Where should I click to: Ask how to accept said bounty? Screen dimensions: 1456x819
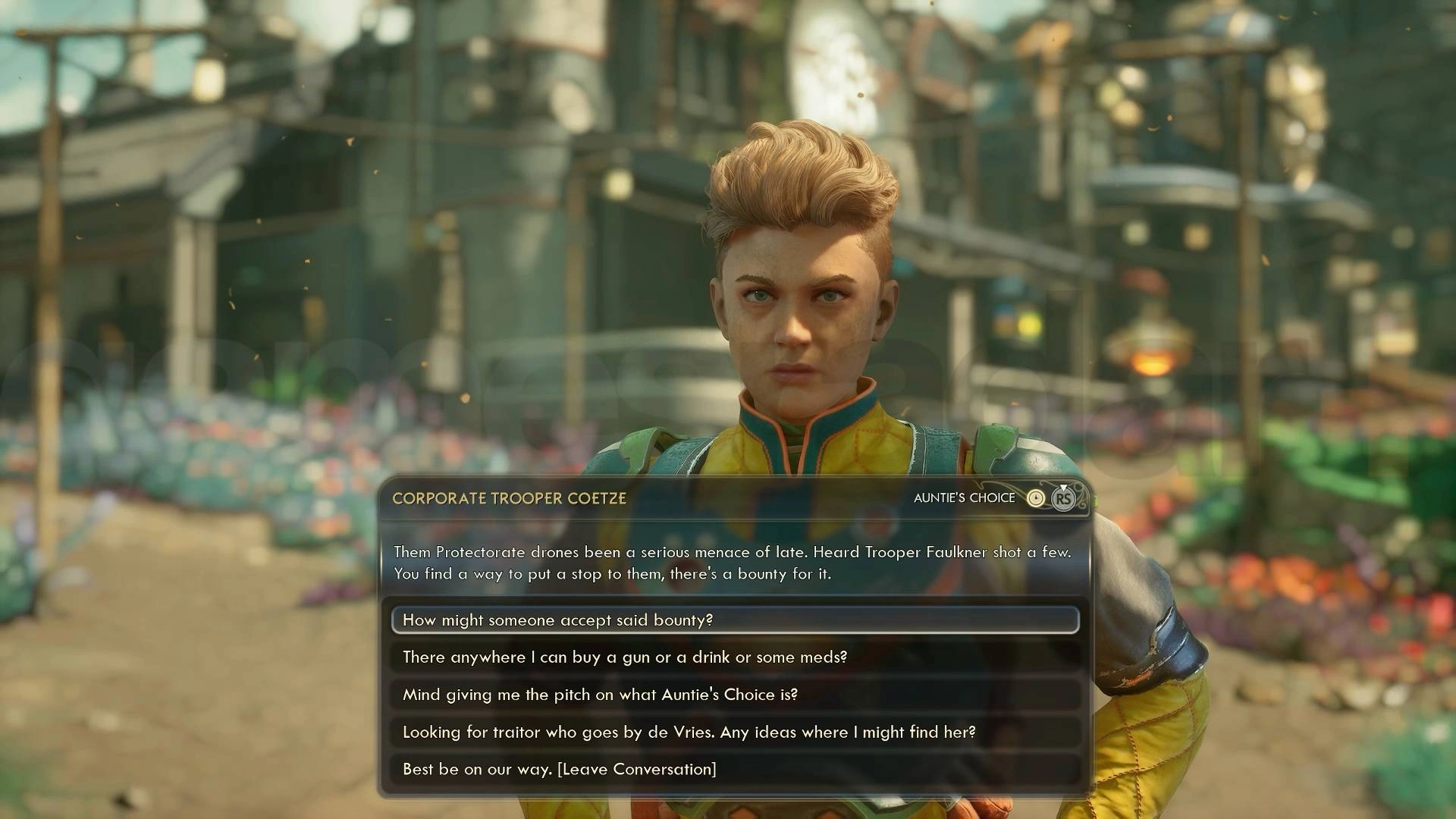pos(734,620)
